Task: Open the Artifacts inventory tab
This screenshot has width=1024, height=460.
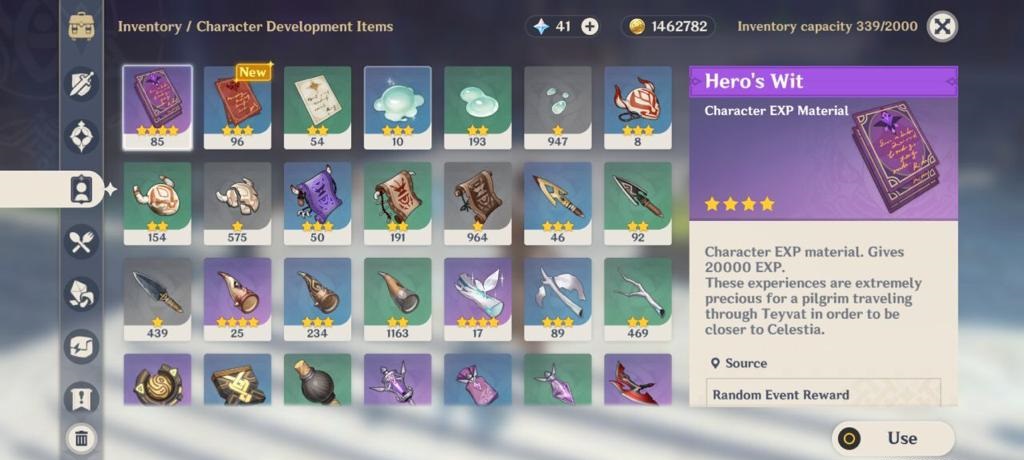Action: pos(81,136)
